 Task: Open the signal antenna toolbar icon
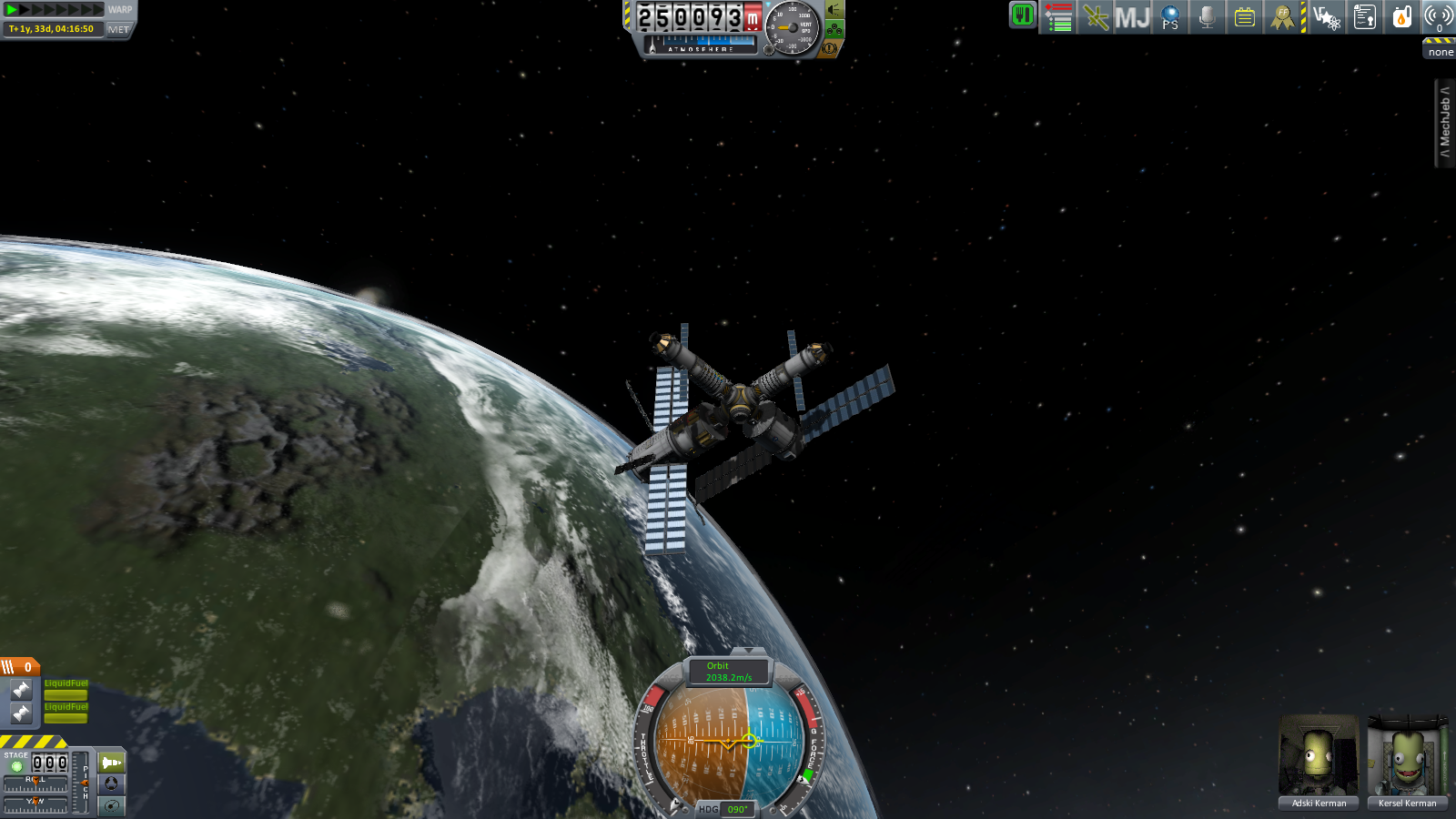point(1438,17)
